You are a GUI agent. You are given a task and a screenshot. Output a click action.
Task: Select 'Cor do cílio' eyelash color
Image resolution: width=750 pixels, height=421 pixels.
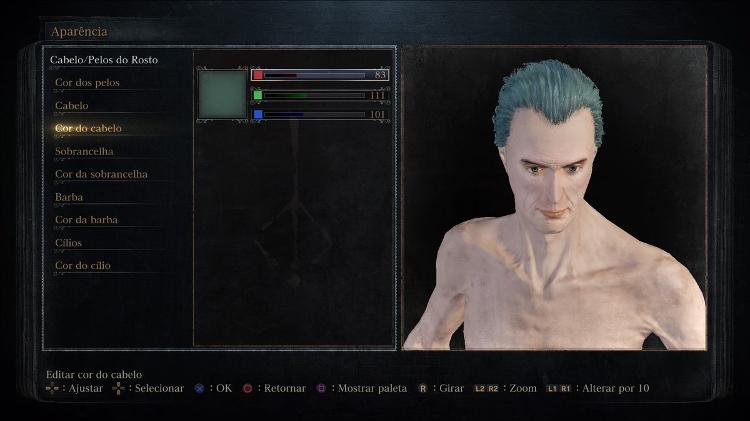point(83,266)
